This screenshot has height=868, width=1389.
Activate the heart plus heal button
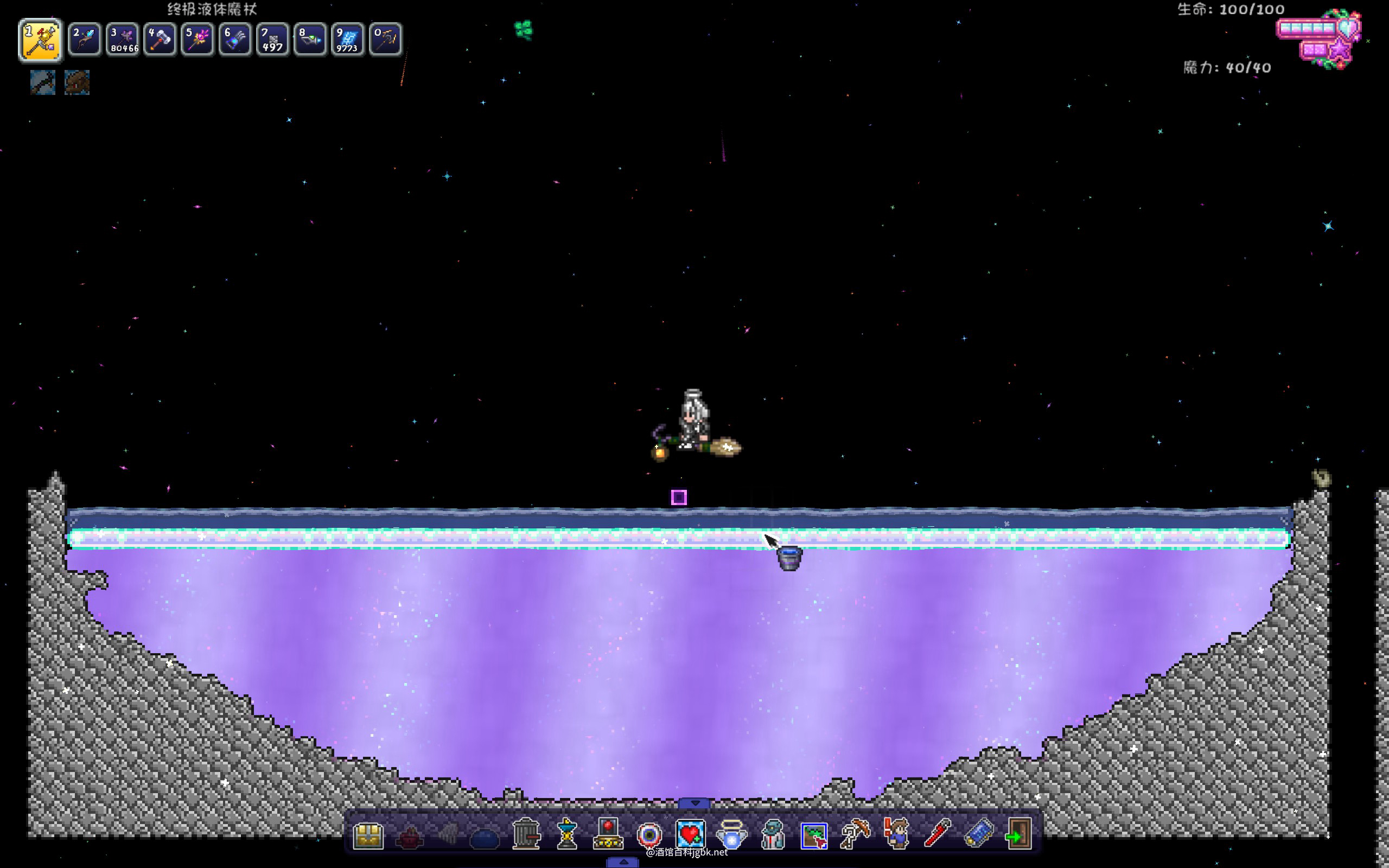(690, 835)
